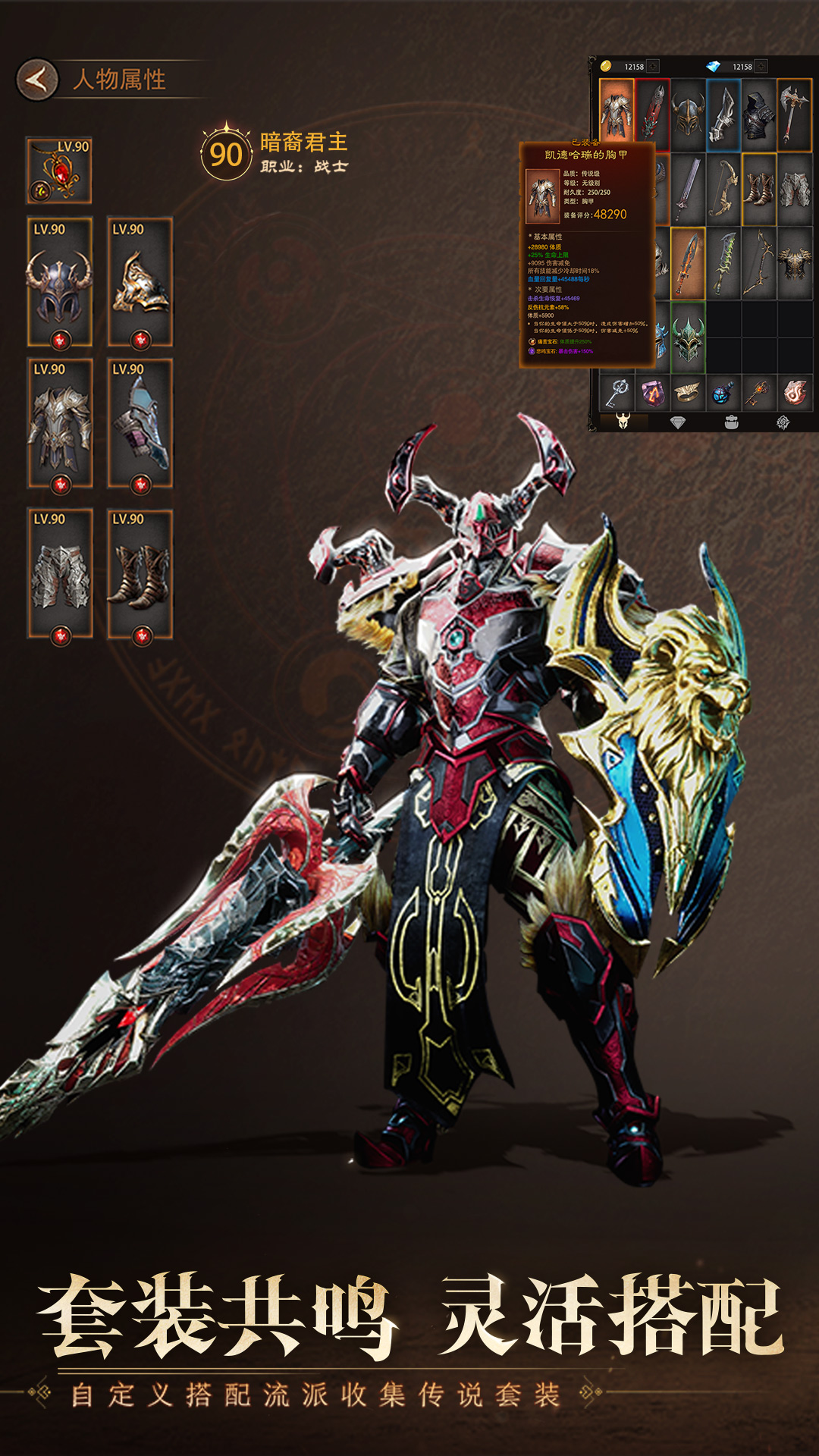
Task: Switch to the gem tab with diamond icon
Action: point(678,422)
